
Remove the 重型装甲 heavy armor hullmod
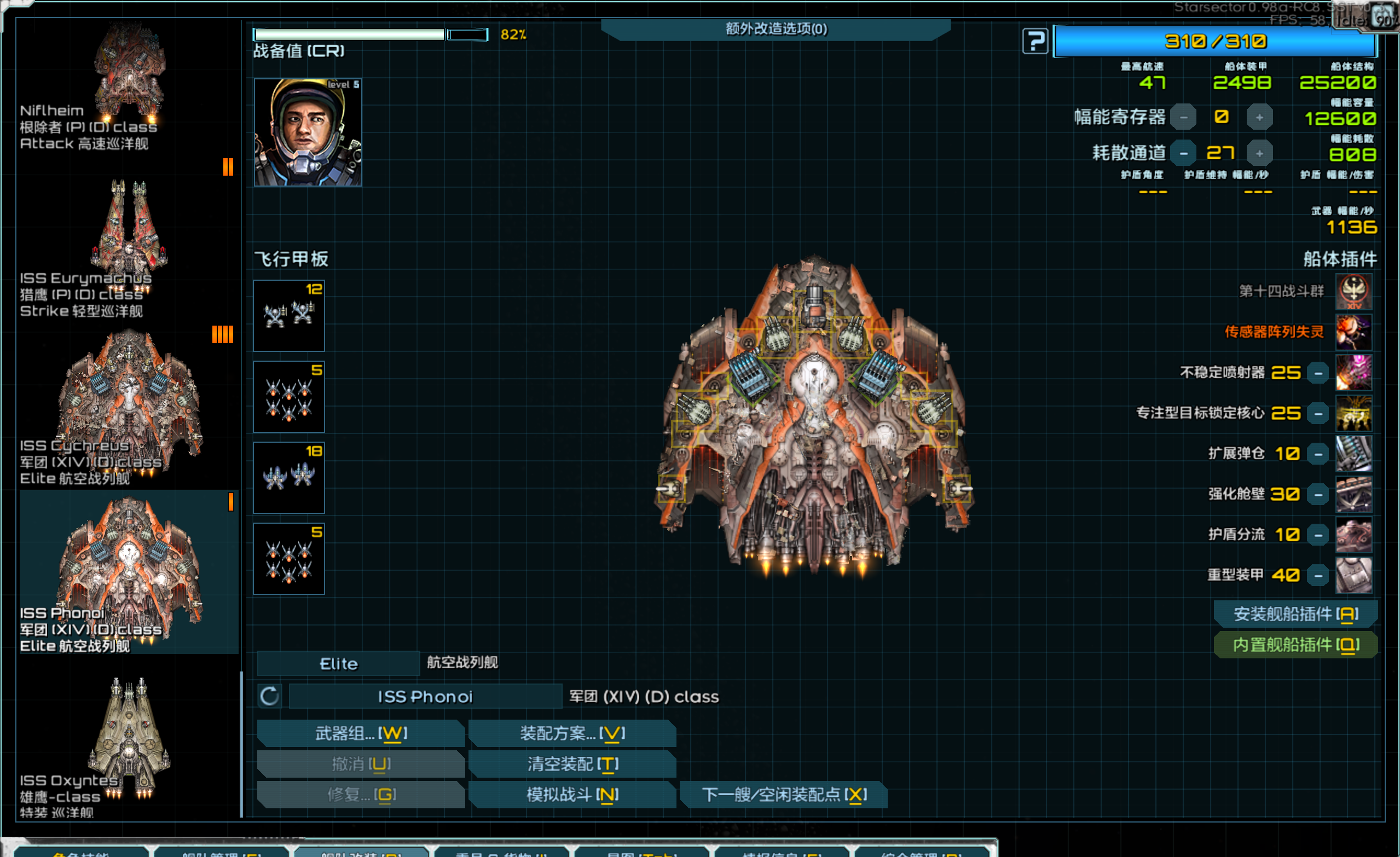click(1317, 576)
